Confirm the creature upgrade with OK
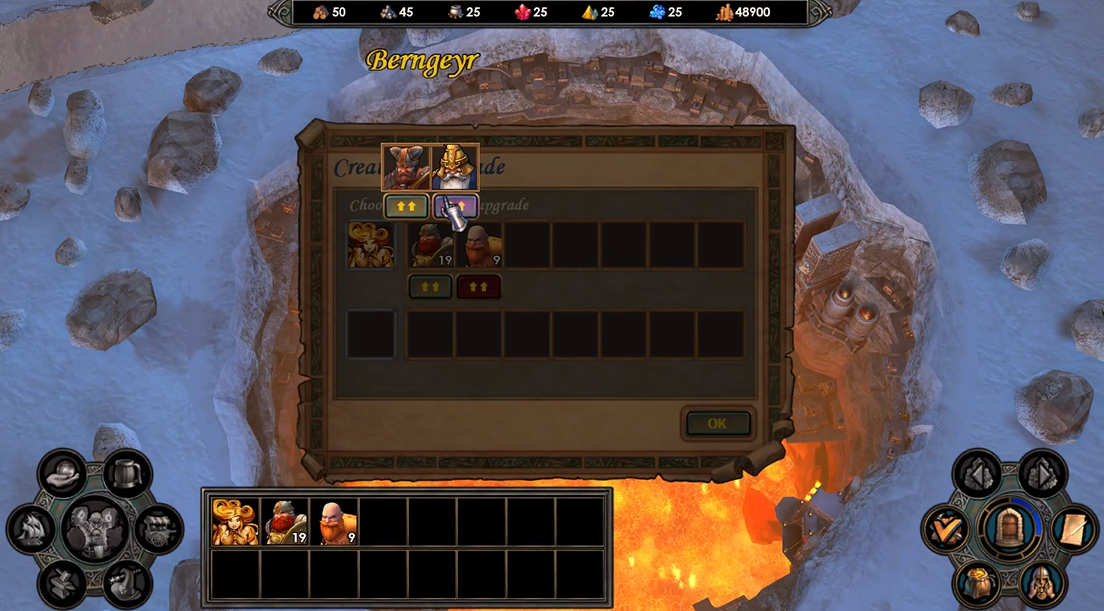 click(717, 423)
